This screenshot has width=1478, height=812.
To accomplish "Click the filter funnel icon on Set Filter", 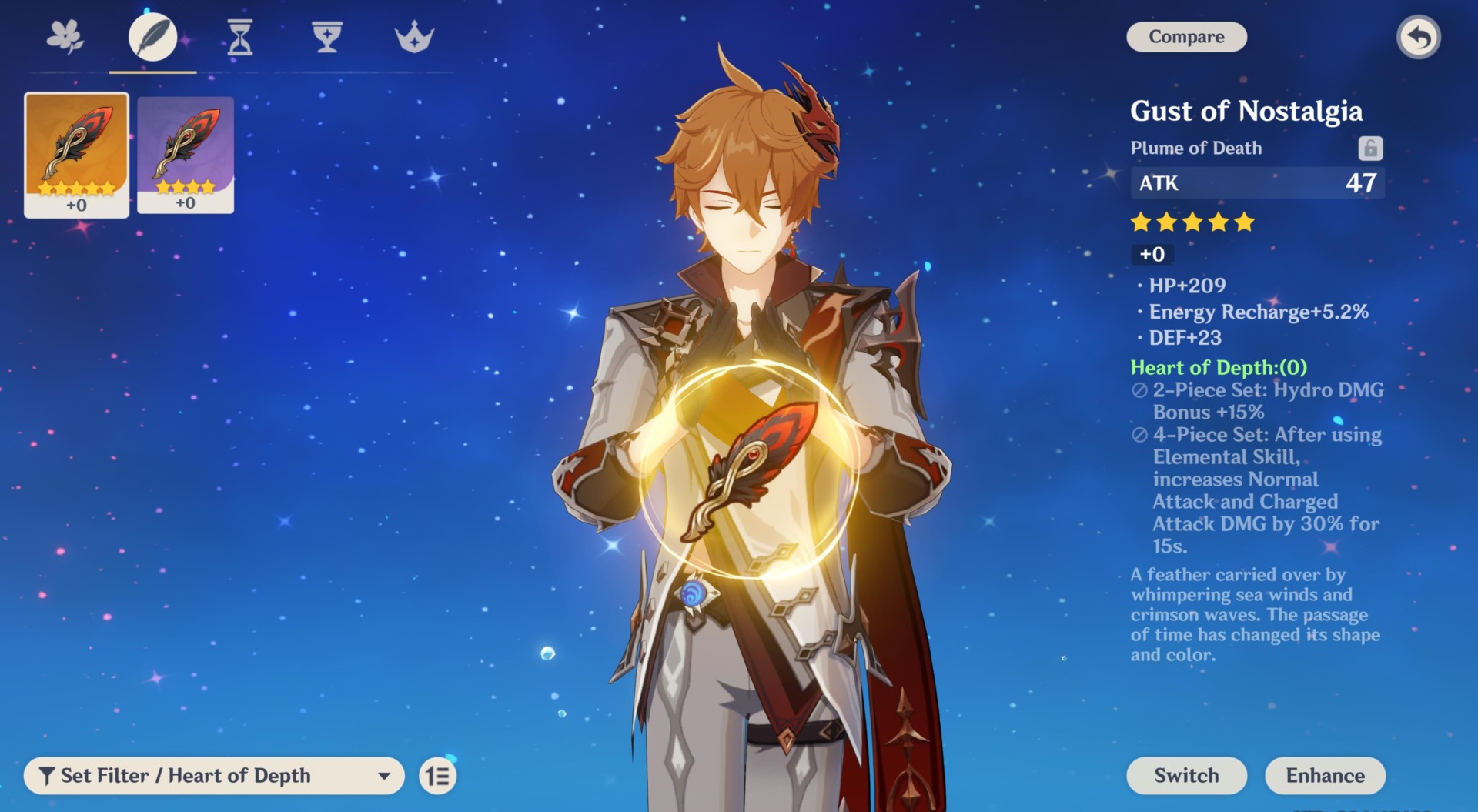I will [x=48, y=776].
